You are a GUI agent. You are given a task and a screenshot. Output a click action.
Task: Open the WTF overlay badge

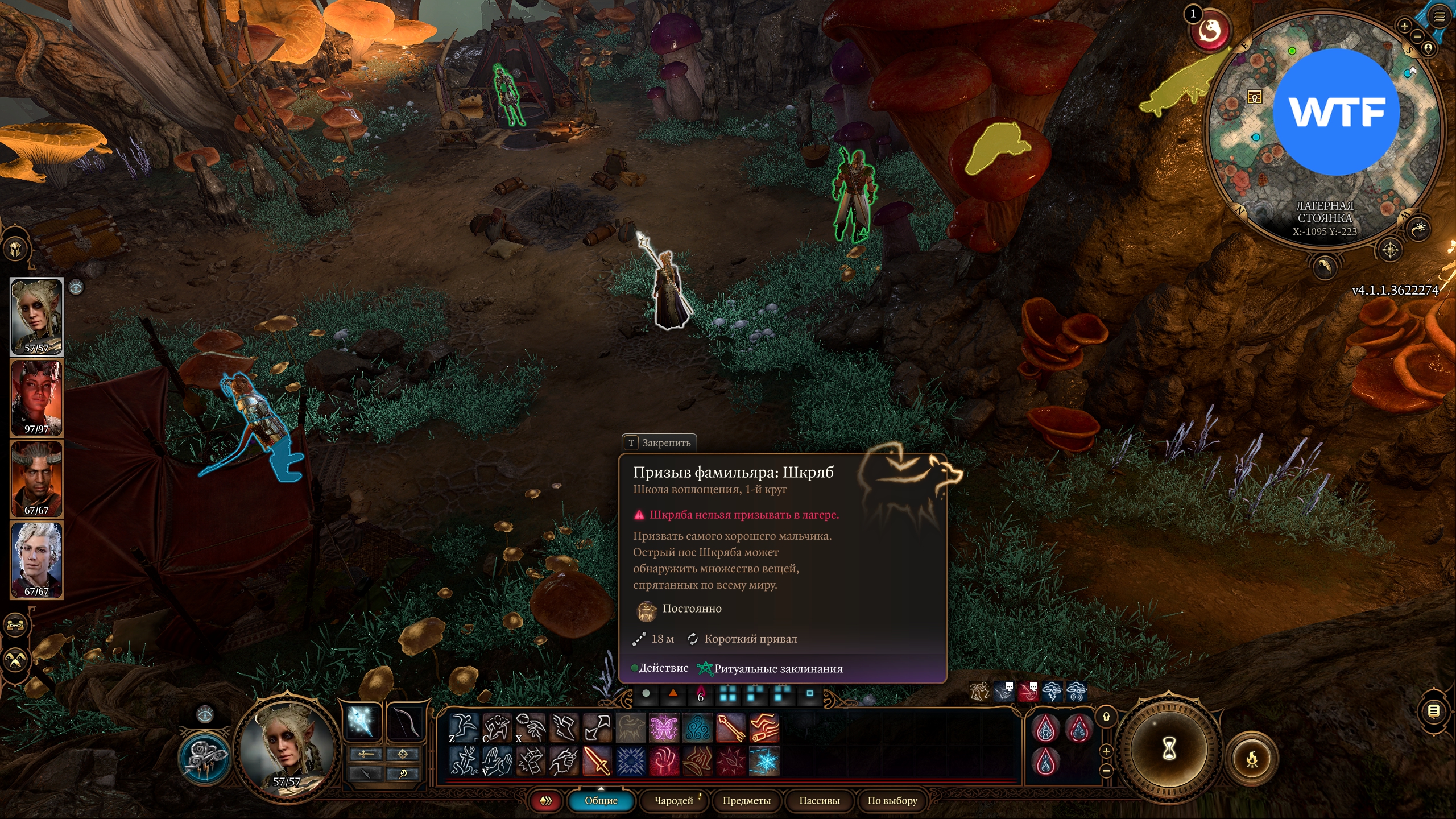(x=1335, y=112)
